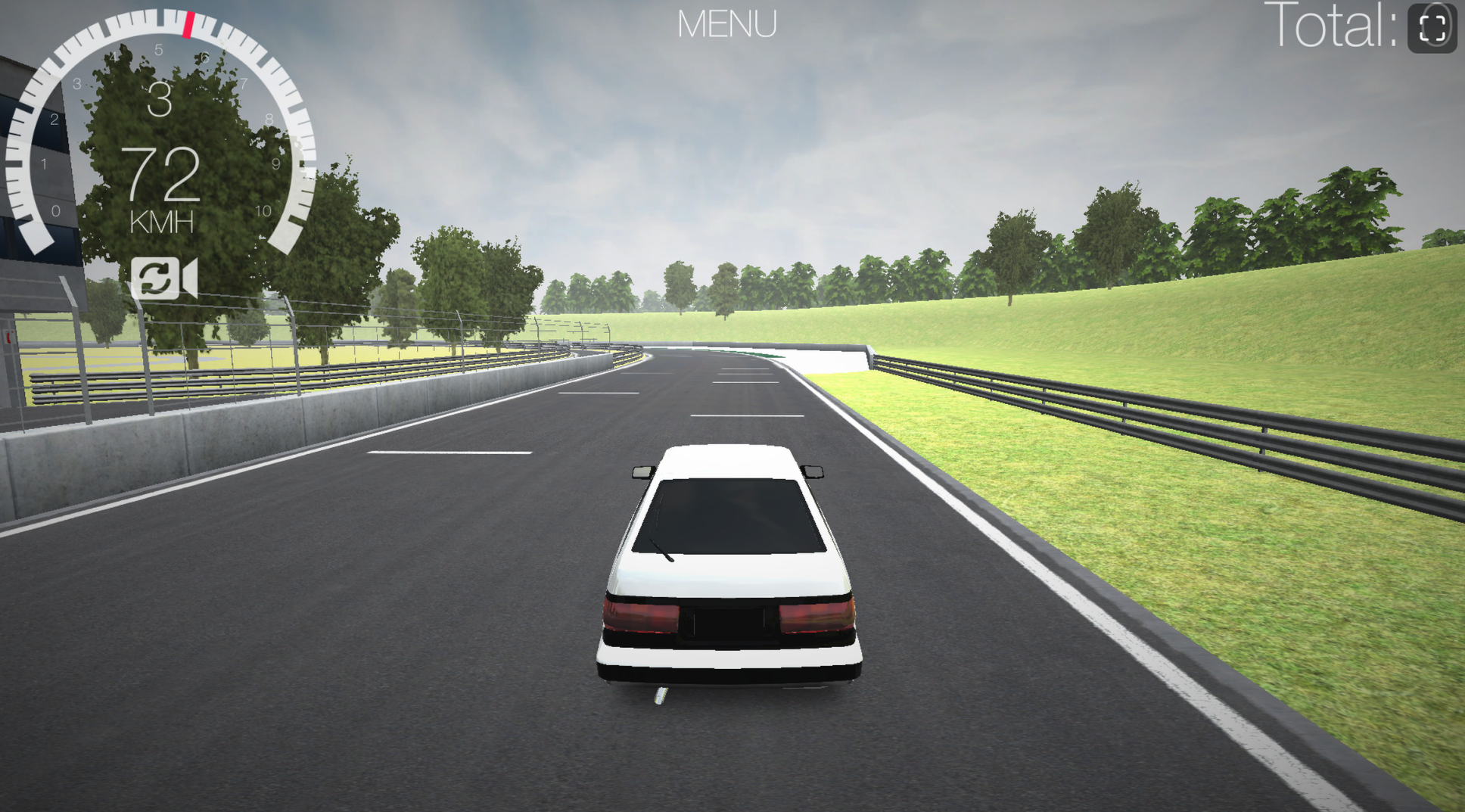Click the KMH unit label
Screen dimensions: 1465x812
[161, 222]
